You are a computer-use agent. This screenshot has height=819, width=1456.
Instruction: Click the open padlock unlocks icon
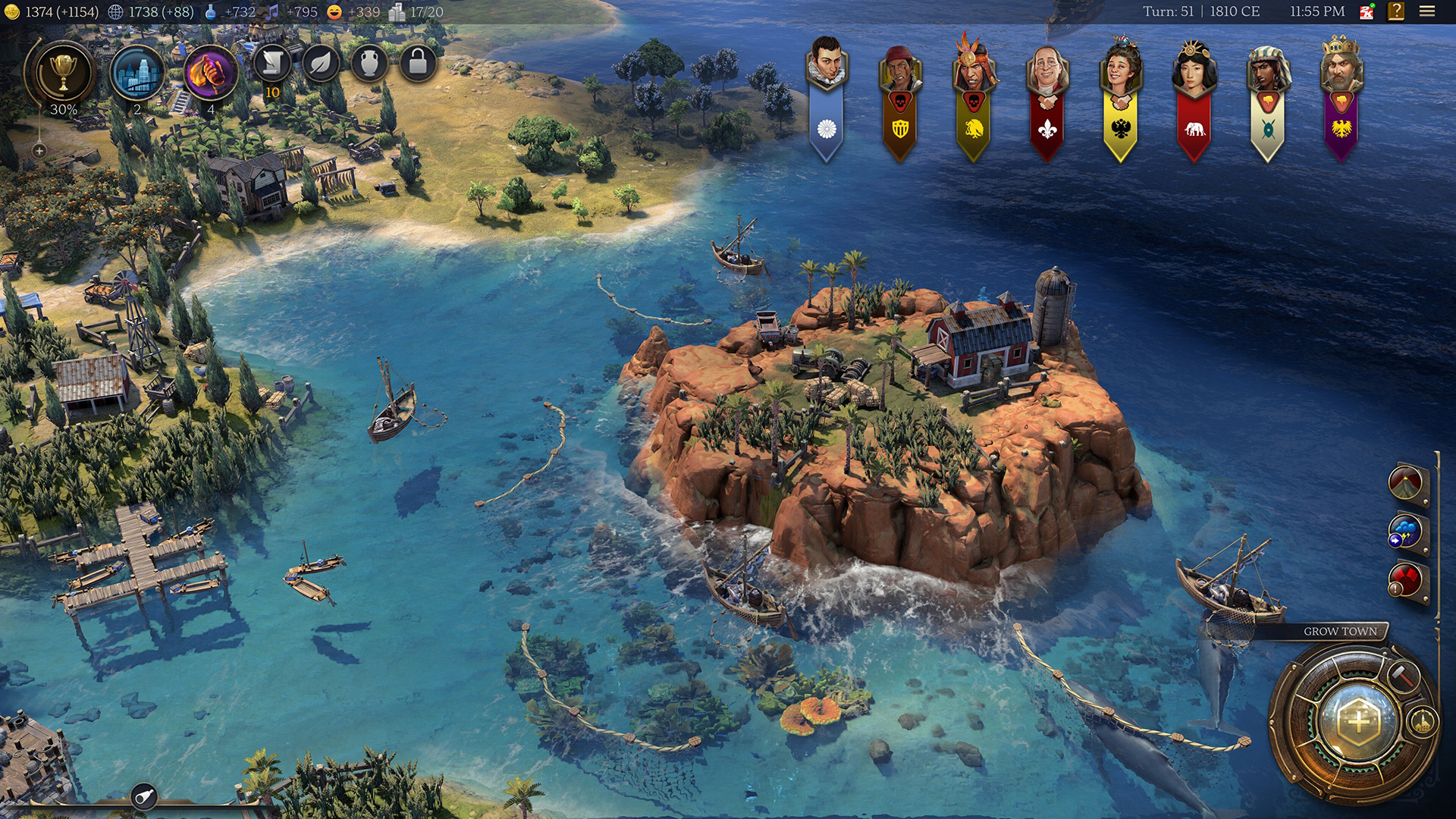(x=418, y=64)
